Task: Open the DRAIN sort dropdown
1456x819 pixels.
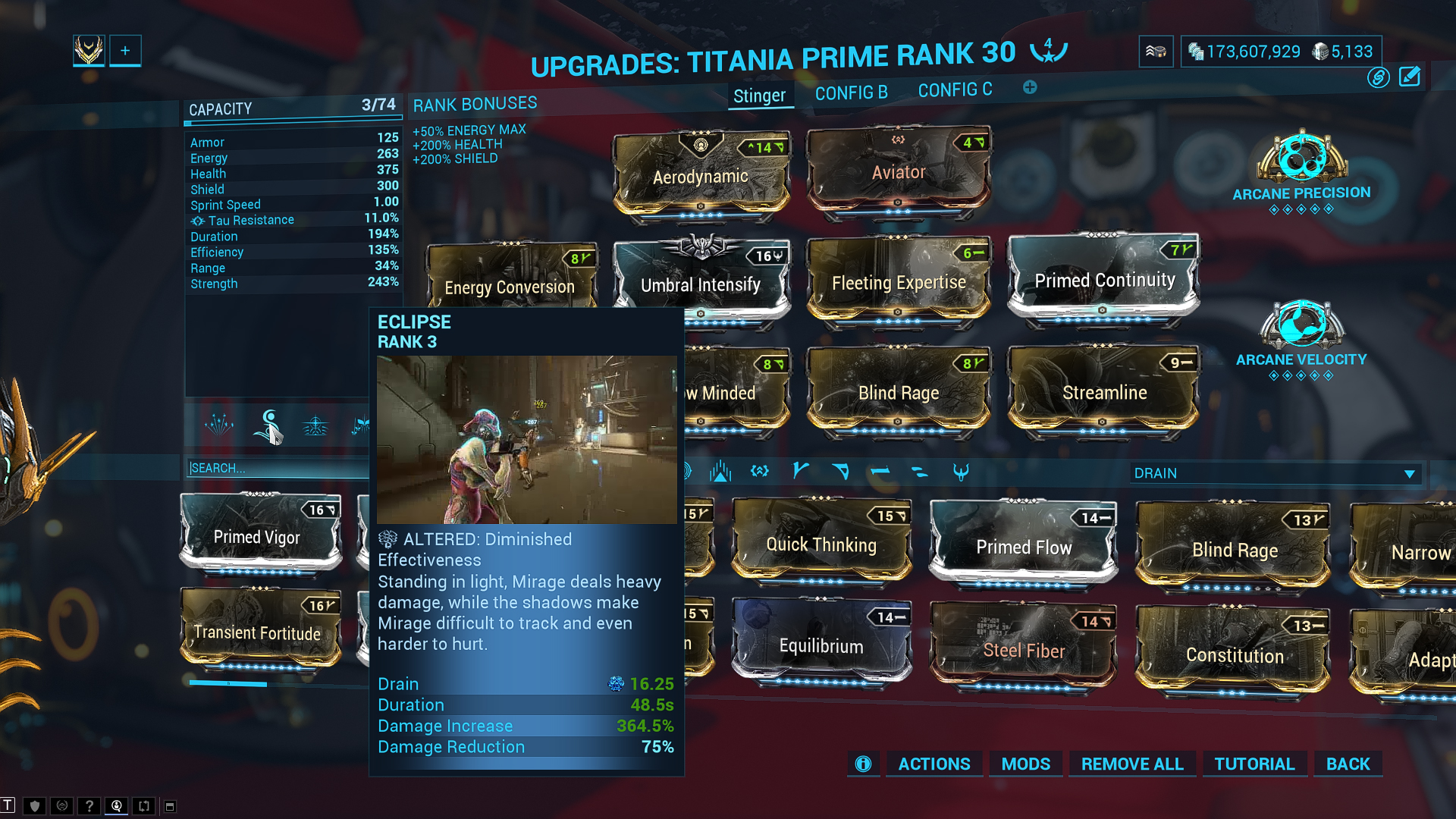Action: pos(1274,473)
